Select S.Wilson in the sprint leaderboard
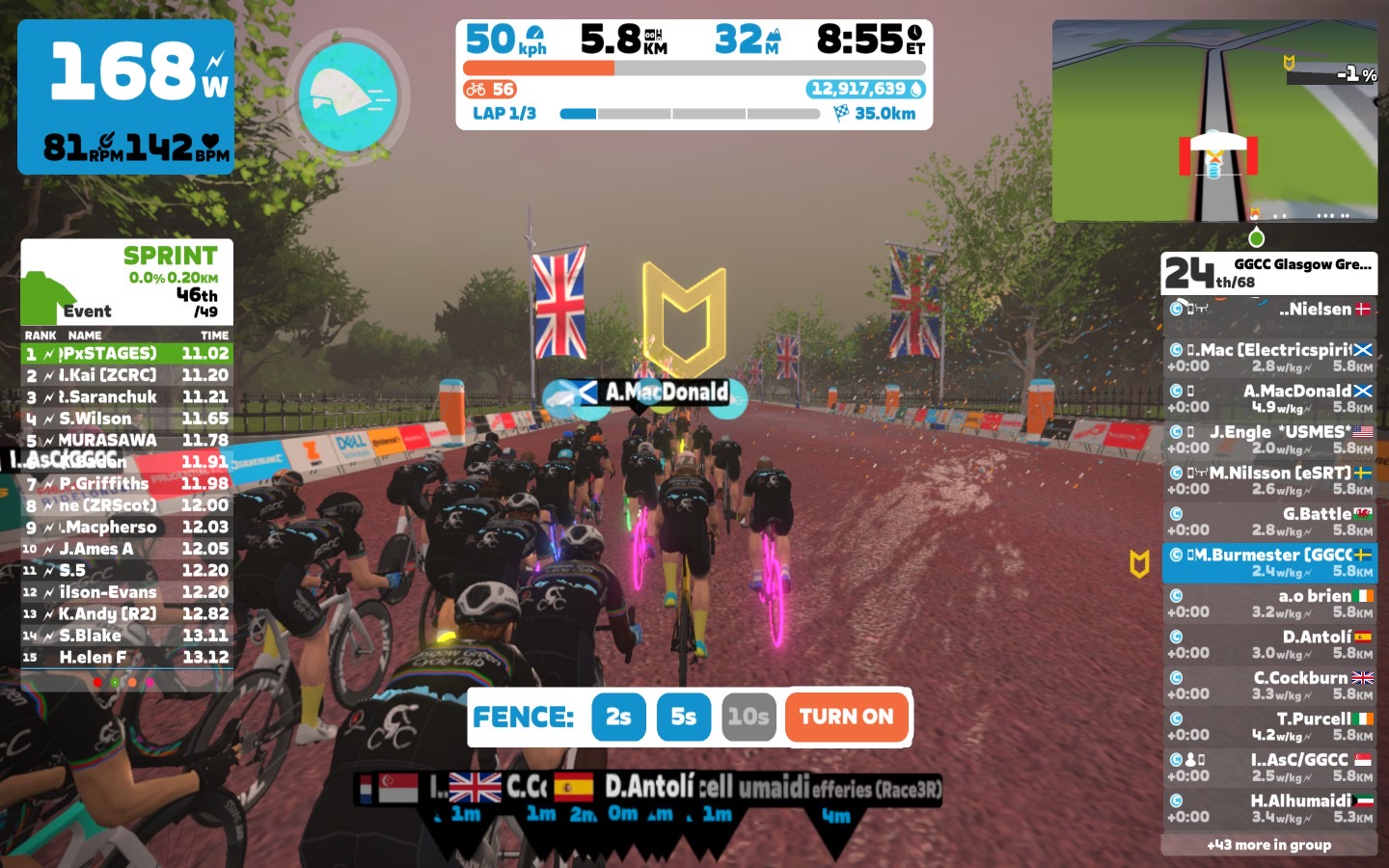 126,419
